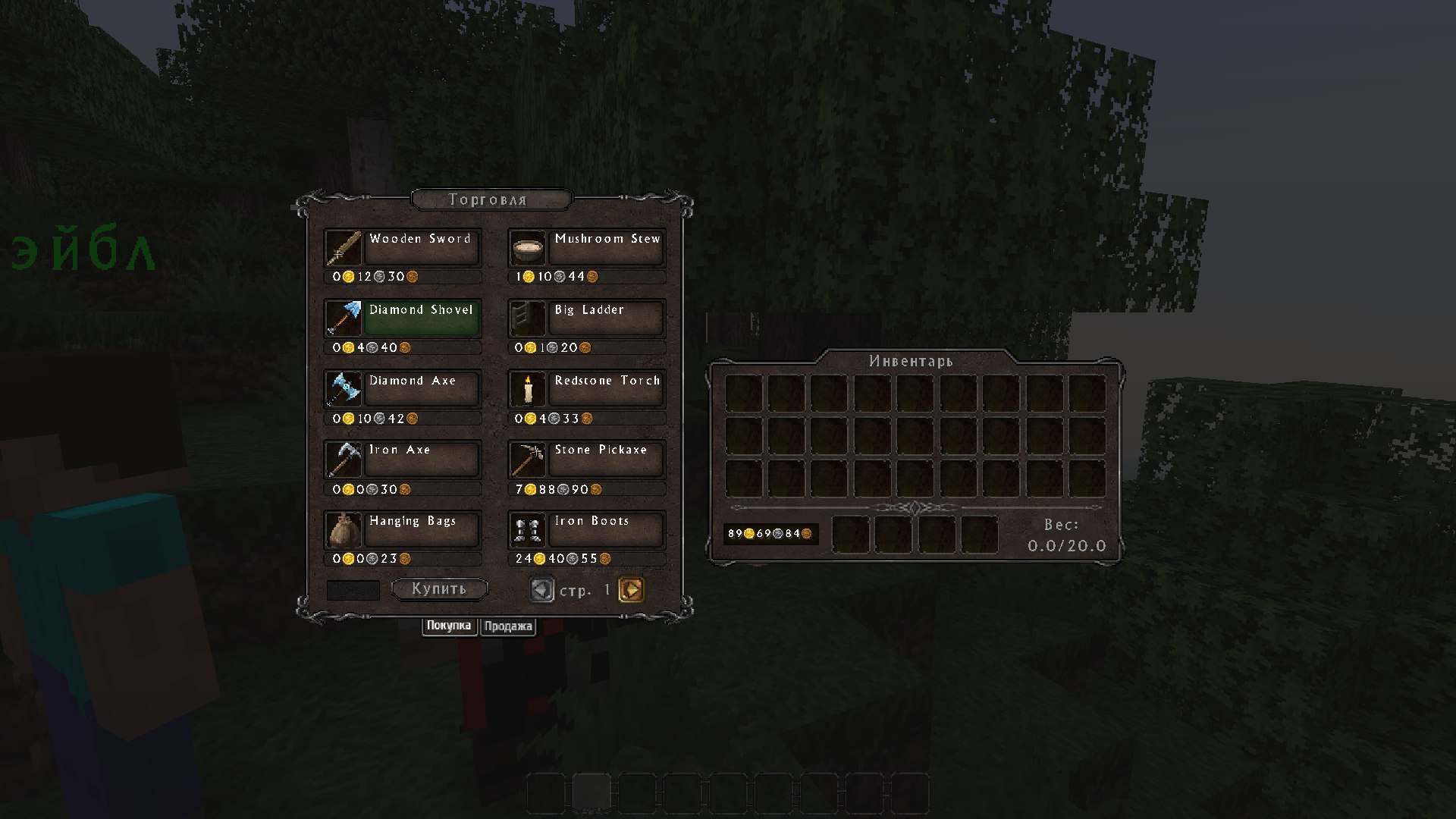The width and height of the screenshot is (1456, 819).
Task: Switch to the Продажа sell tab
Action: pyautogui.click(x=508, y=626)
